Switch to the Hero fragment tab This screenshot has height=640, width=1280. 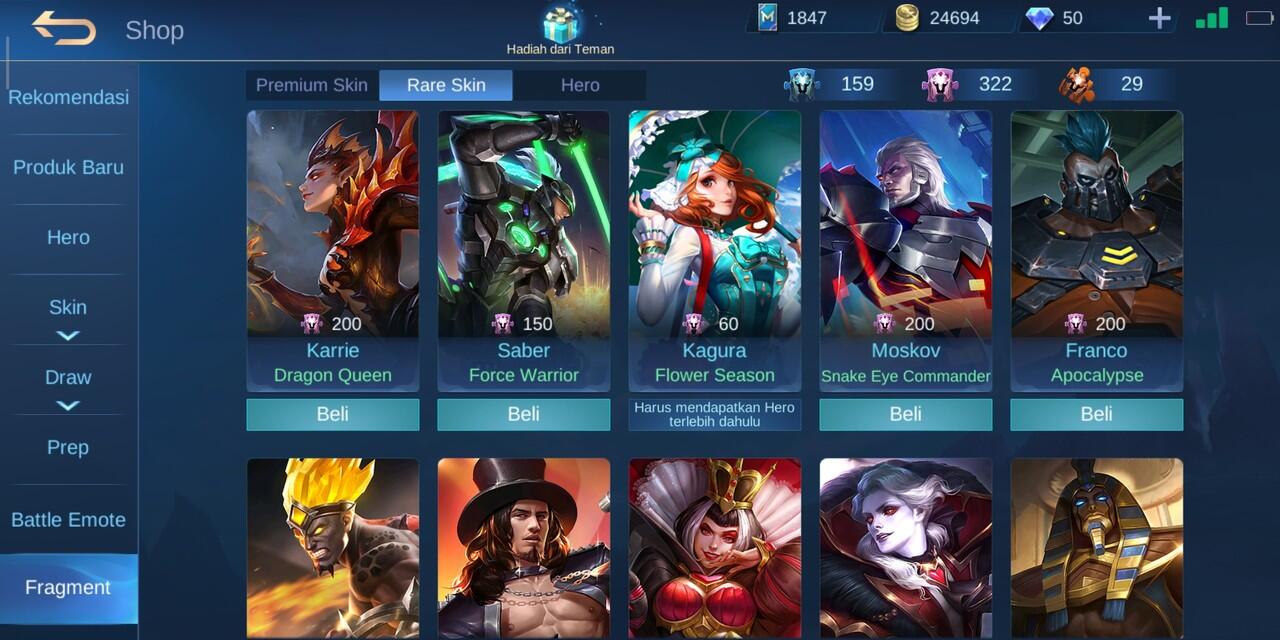580,85
